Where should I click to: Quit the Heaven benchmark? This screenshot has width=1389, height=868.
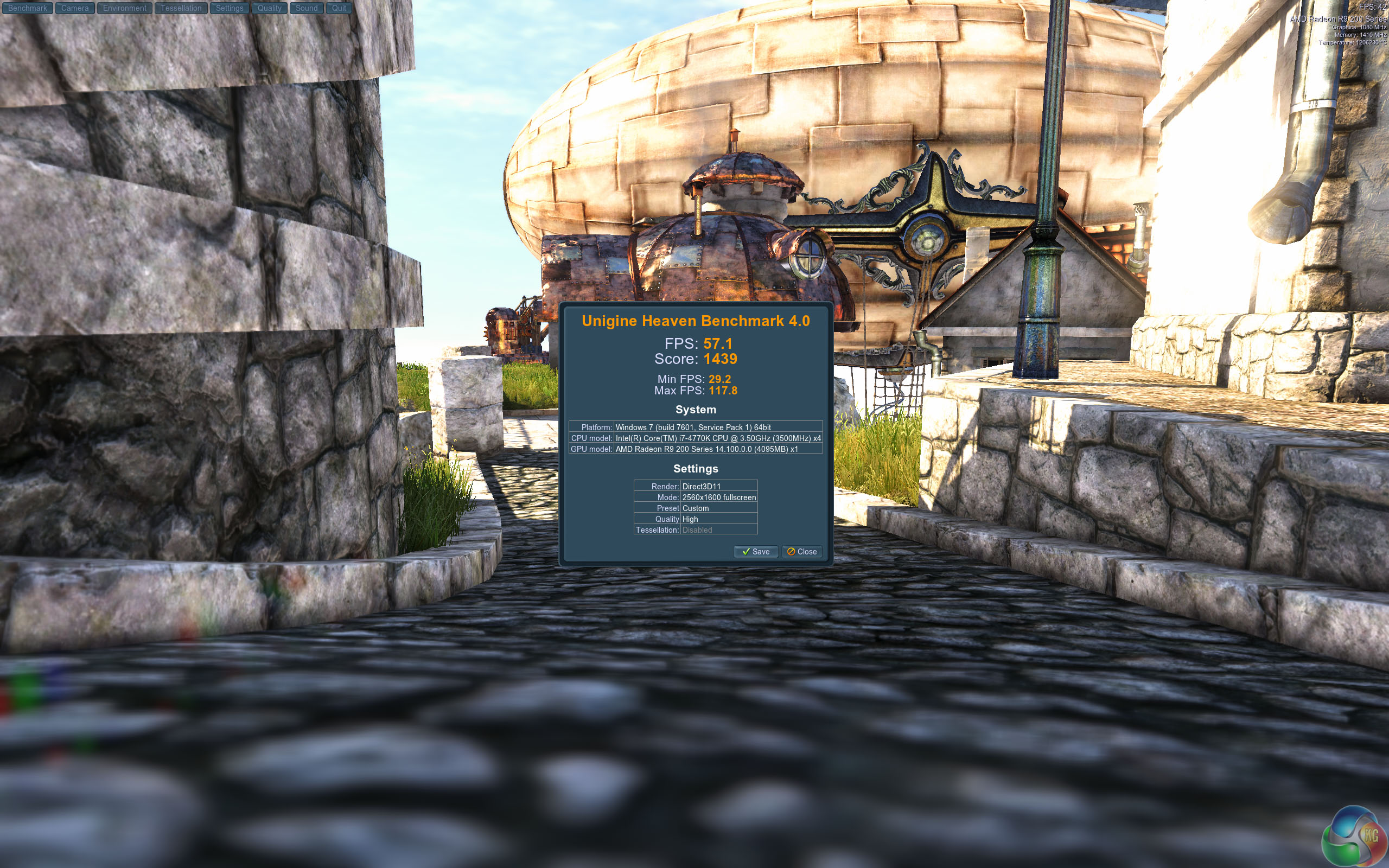coord(339,8)
